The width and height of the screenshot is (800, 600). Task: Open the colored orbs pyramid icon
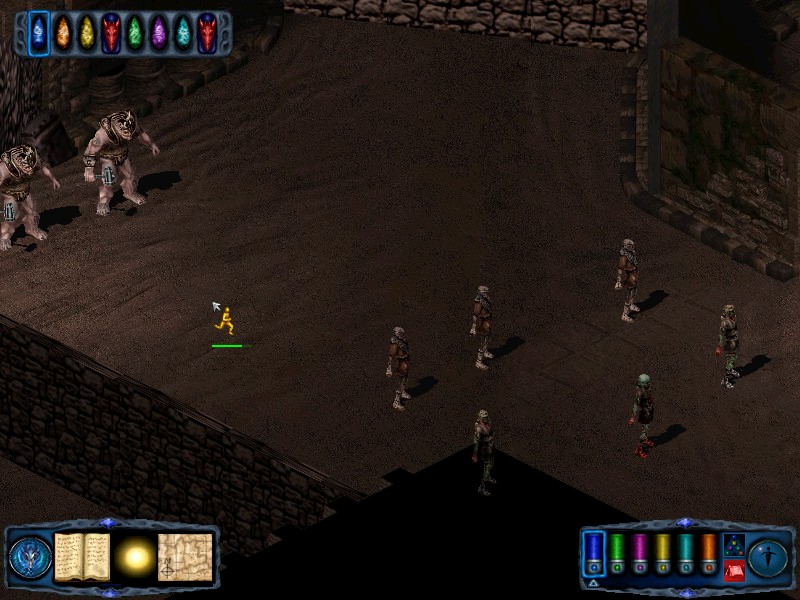[732, 545]
